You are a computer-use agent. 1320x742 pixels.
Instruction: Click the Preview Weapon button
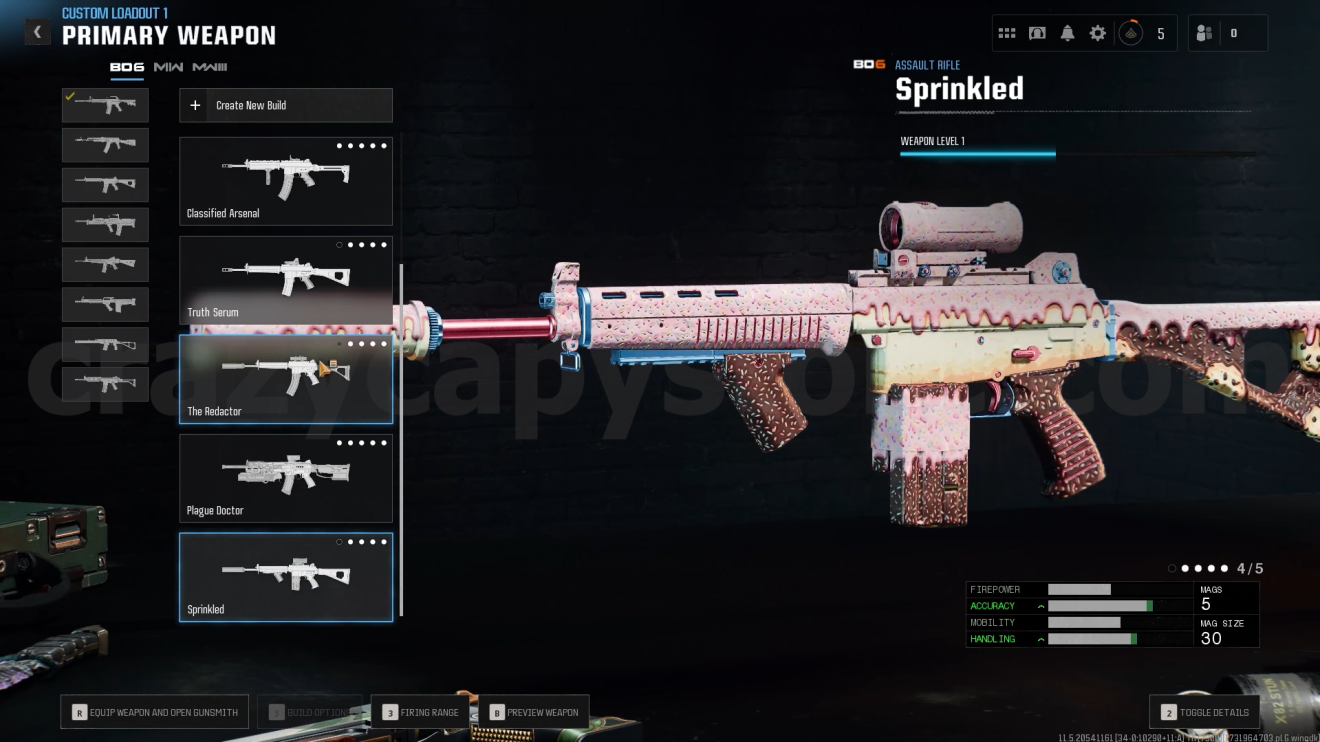(x=535, y=712)
